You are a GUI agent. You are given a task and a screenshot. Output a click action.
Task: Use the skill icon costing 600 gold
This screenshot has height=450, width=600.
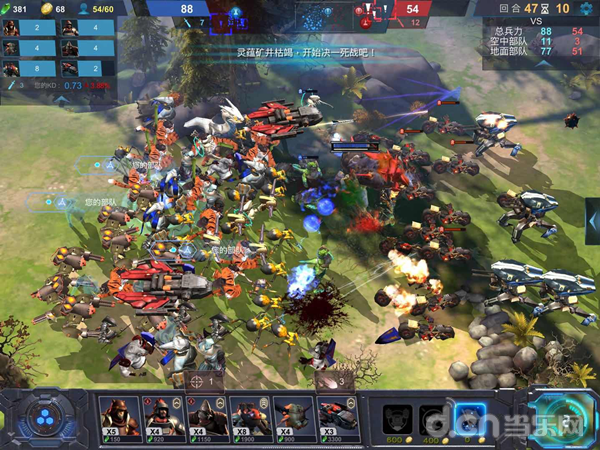(x=397, y=417)
